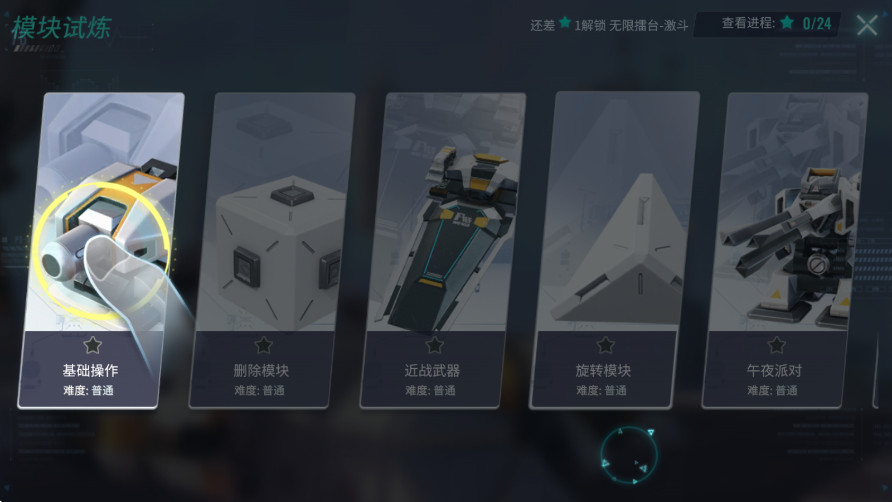The width and height of the screenshot is (892, 502).
Task: Pick the 旋转模块 trial card
Action: click(x=613, y=250)
